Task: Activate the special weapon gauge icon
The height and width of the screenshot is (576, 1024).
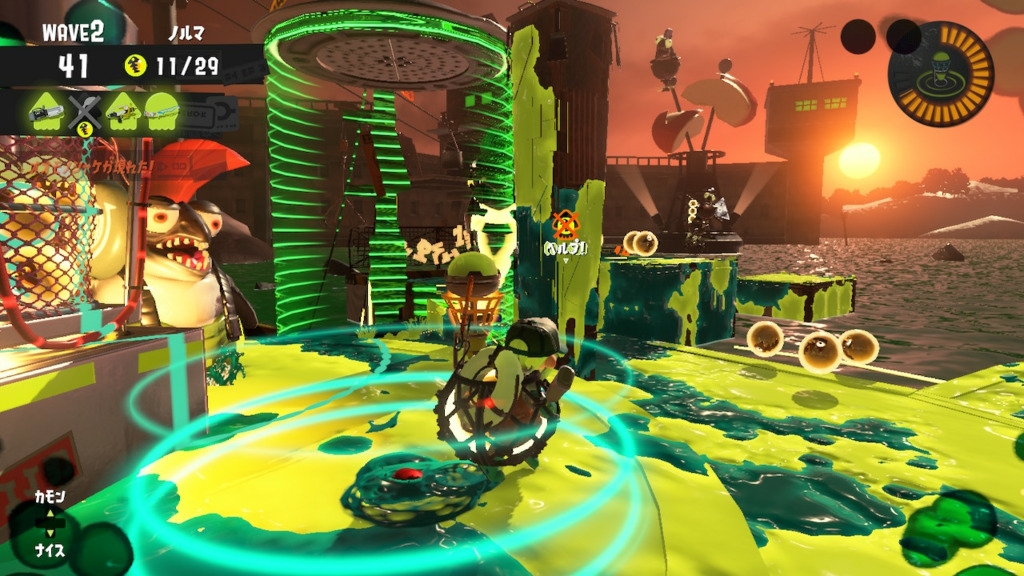Action: [x=940, y=73]
